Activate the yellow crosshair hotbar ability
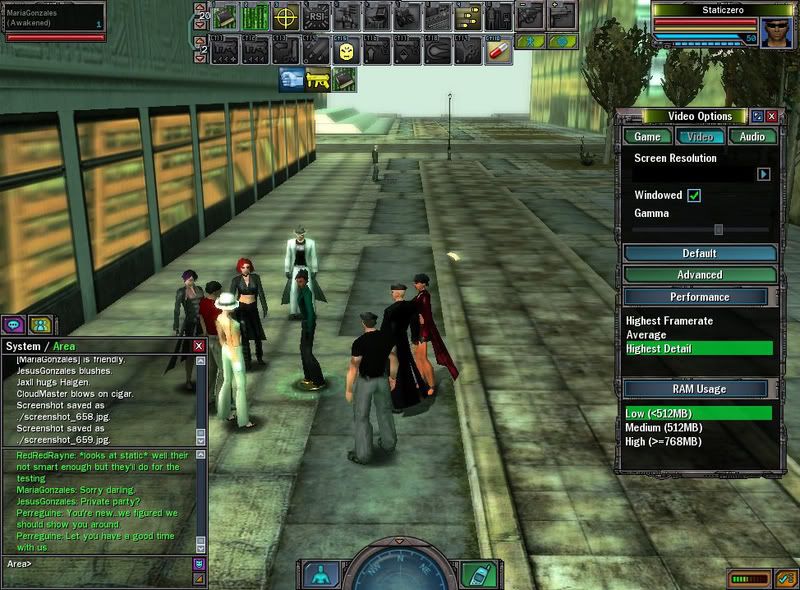800x590 pixels. tap(286, 17)
